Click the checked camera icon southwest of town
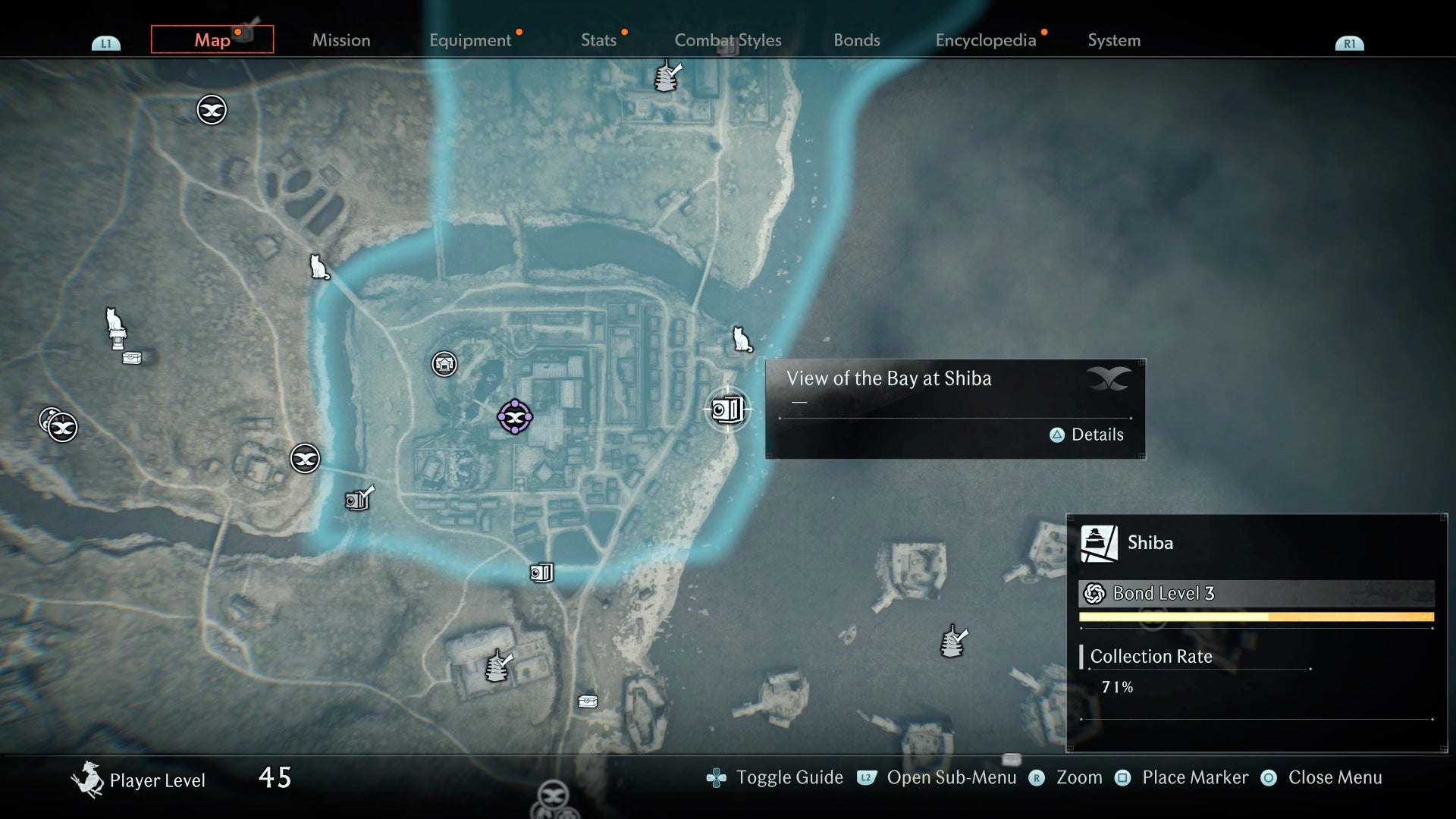1456x819 pixels. pos(356,499)
